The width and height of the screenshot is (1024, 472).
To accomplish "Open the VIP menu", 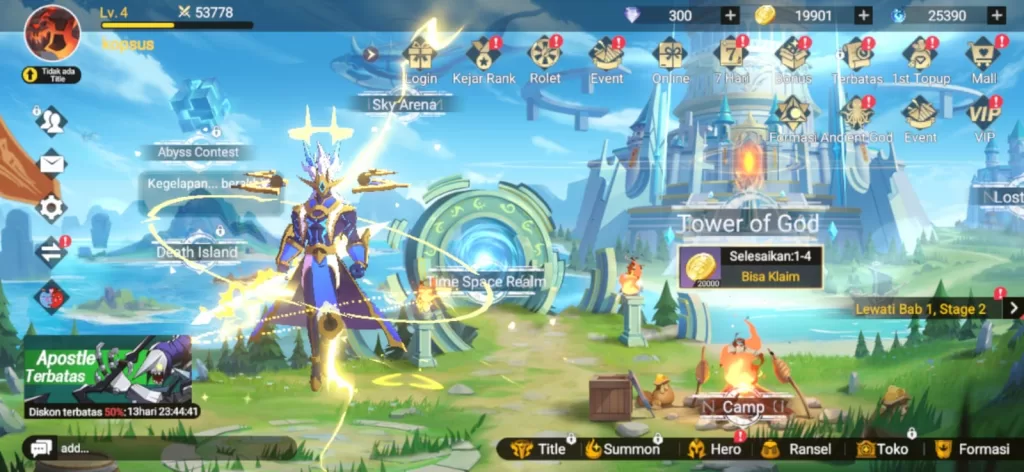I will click(983, 115).
